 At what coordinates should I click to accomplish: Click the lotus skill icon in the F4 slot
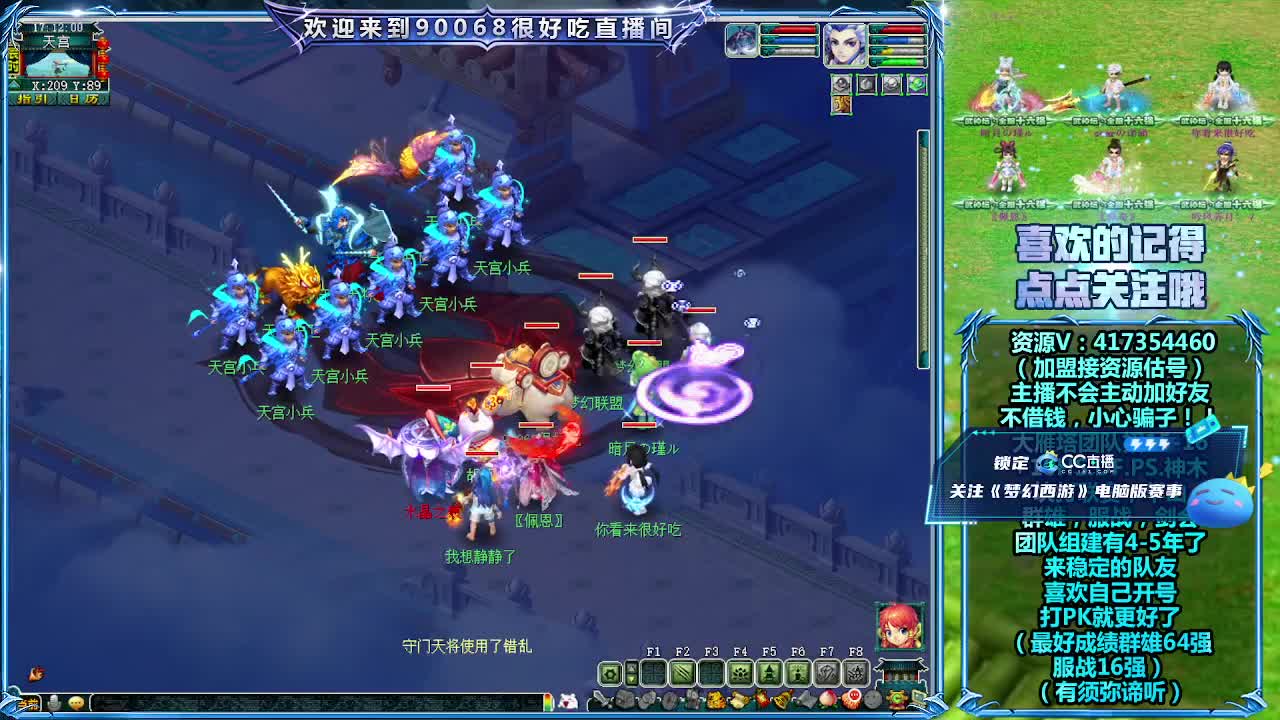[x=741, y=671]
